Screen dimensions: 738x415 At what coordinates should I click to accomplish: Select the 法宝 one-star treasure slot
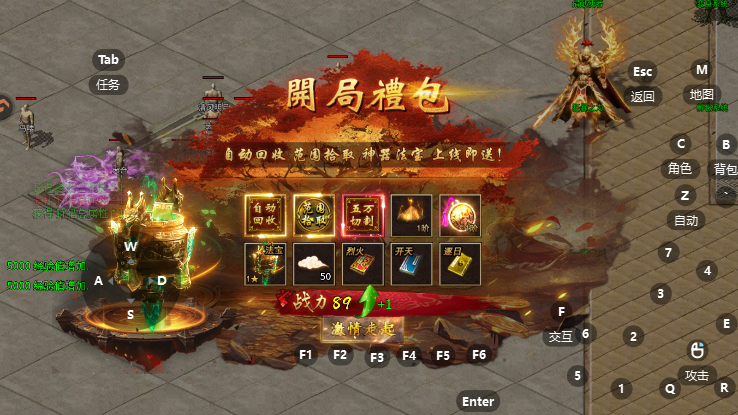point(264,263)
